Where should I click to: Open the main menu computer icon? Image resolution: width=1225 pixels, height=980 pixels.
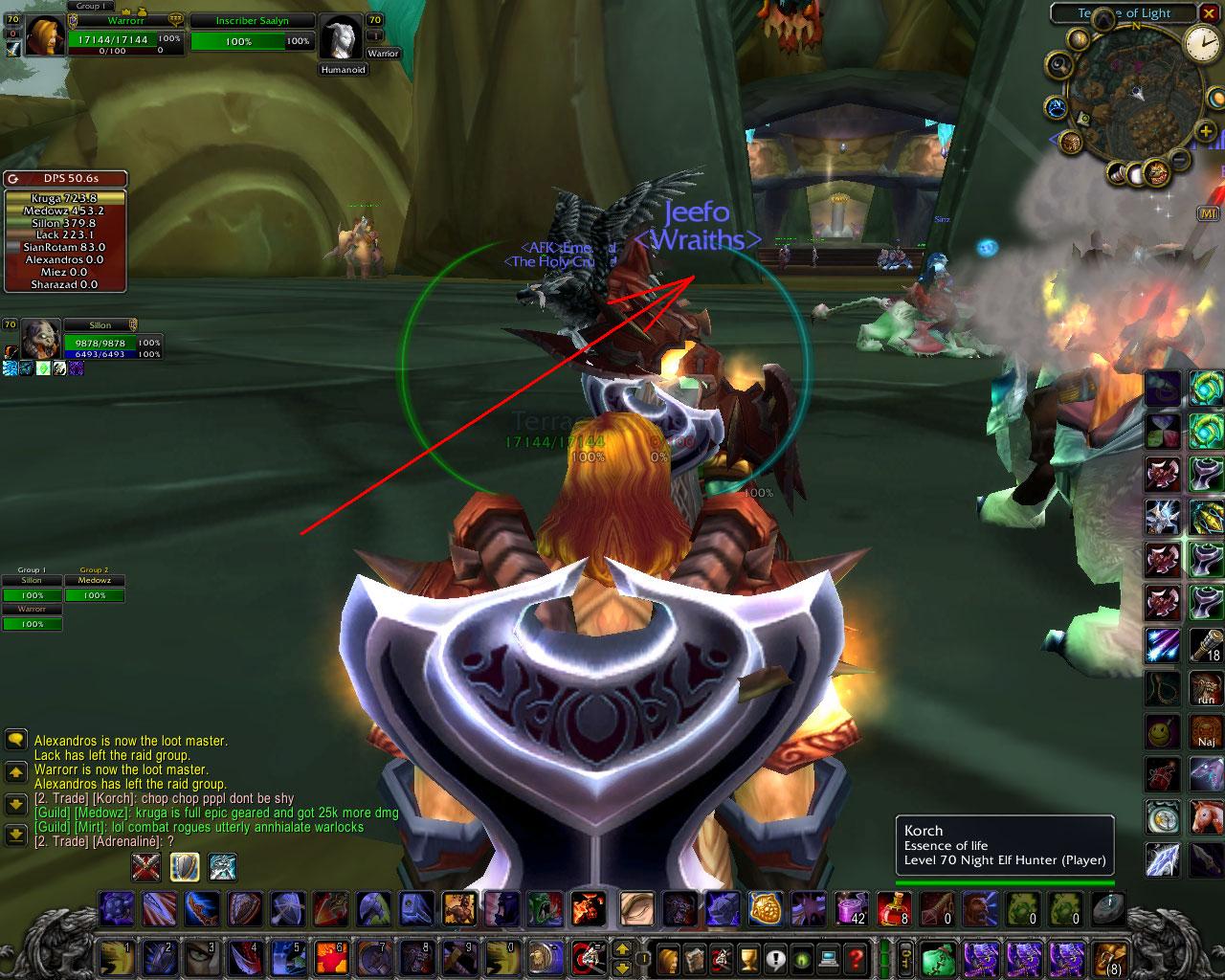coord(829,957)
